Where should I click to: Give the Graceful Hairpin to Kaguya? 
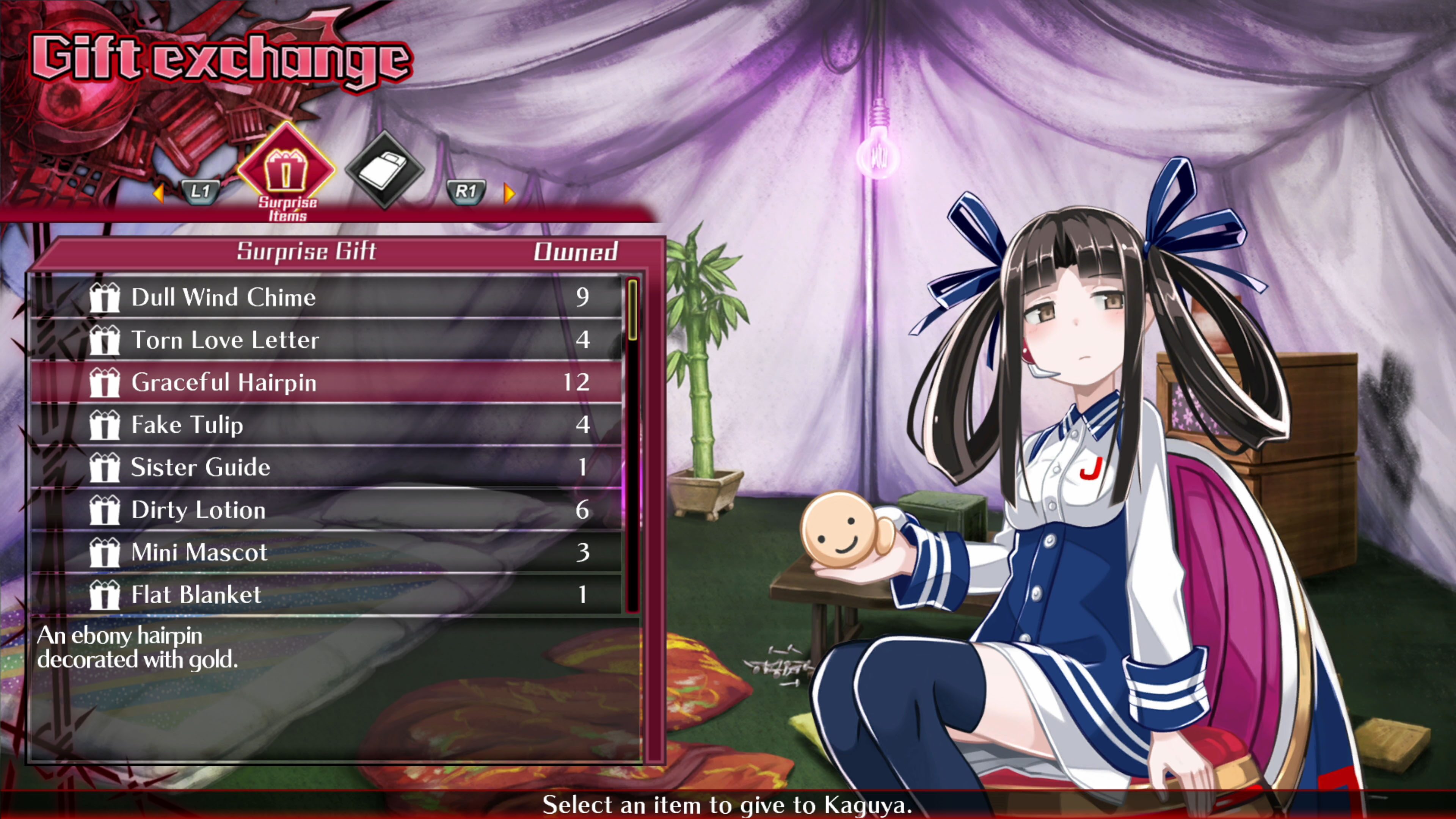pyautogui.click(x=328, y=382)
